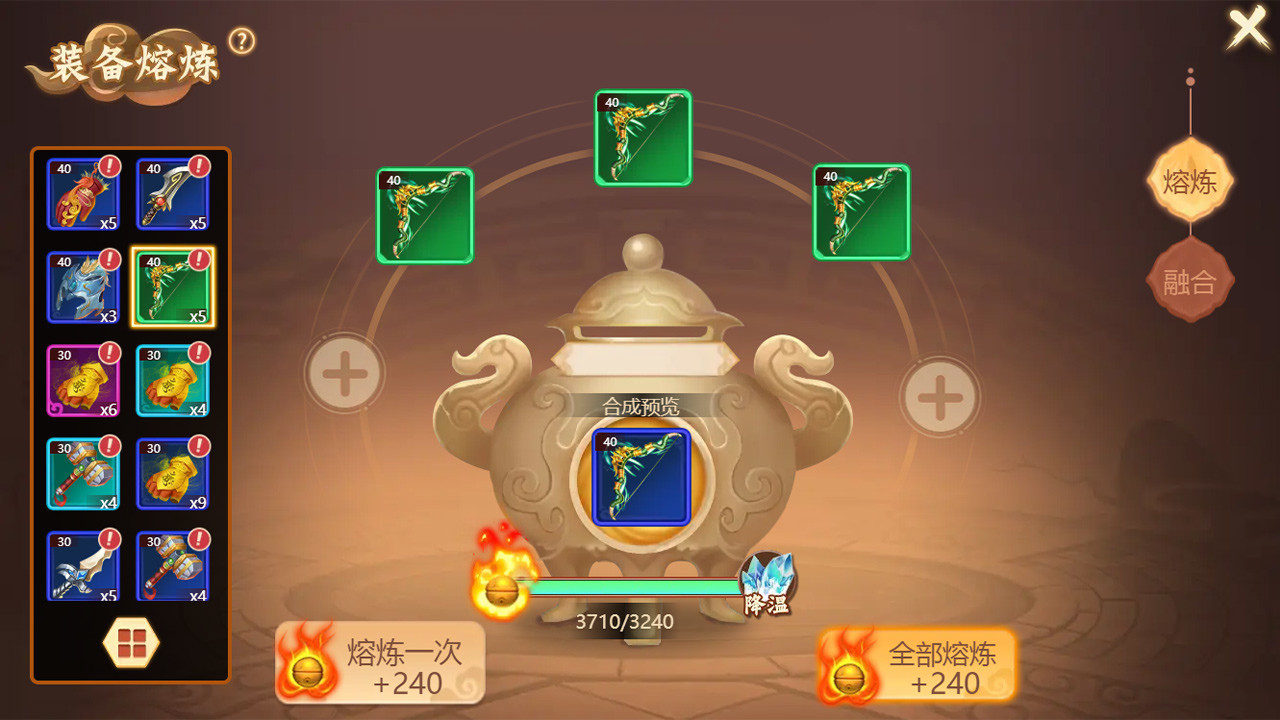Click the left empty slot plus sign
Image resolution: width=1280 pixels, height=720 pixels.
click(x=345, y=372)
